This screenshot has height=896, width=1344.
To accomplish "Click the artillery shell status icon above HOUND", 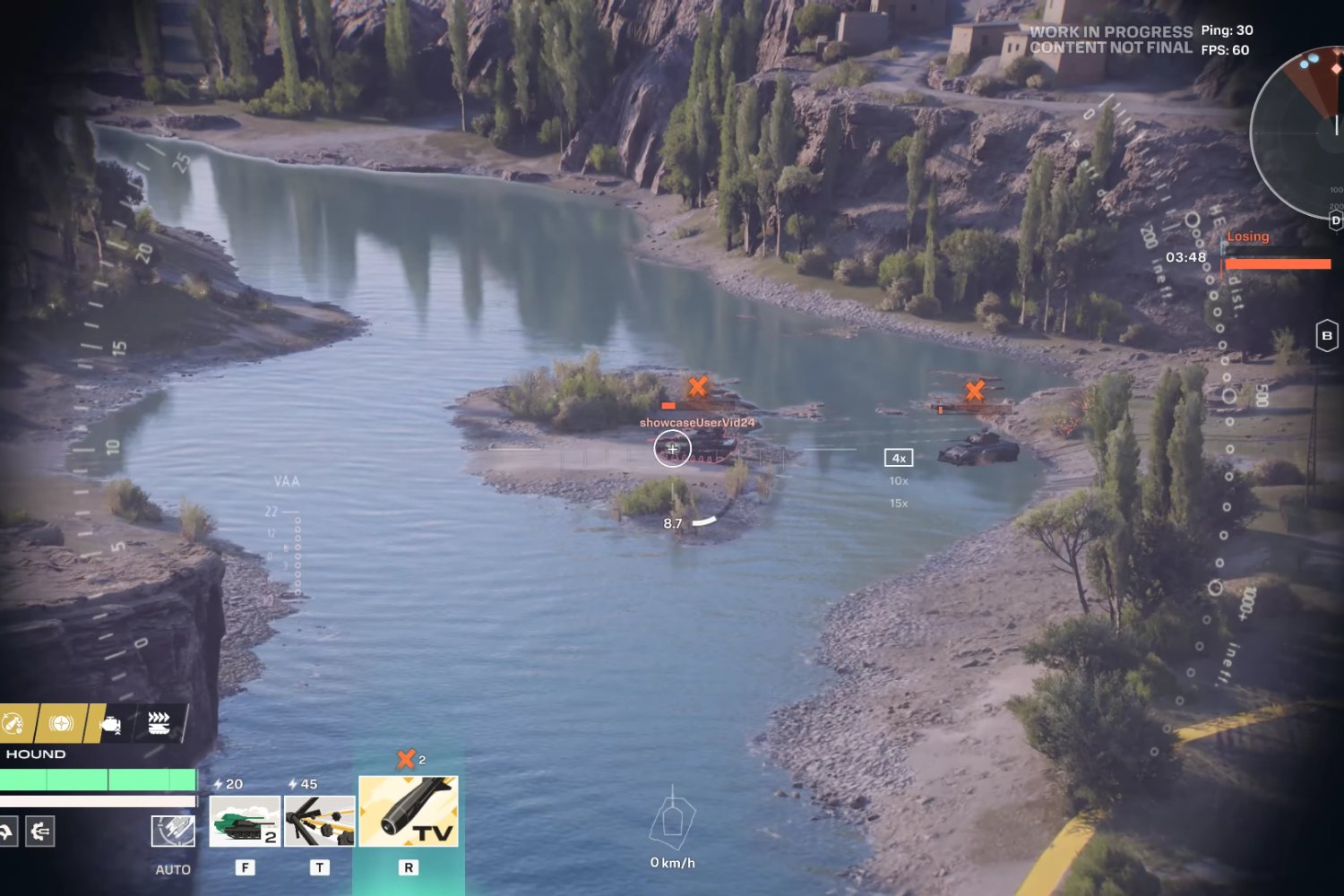I will coord(12,721).
